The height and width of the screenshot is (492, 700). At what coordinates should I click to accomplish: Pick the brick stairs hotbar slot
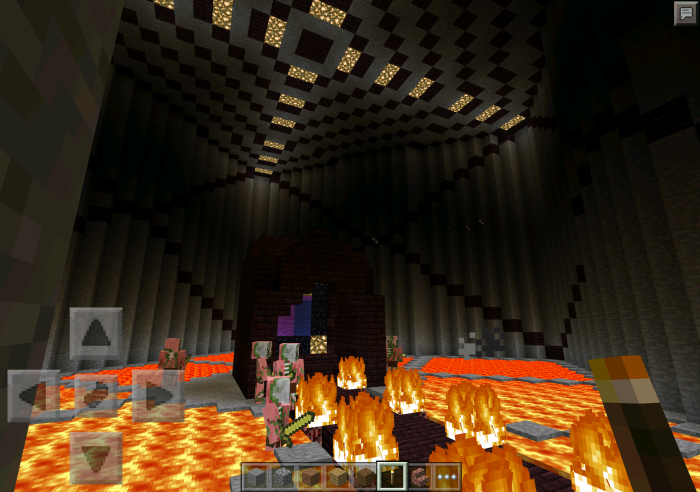click(419, 477)
